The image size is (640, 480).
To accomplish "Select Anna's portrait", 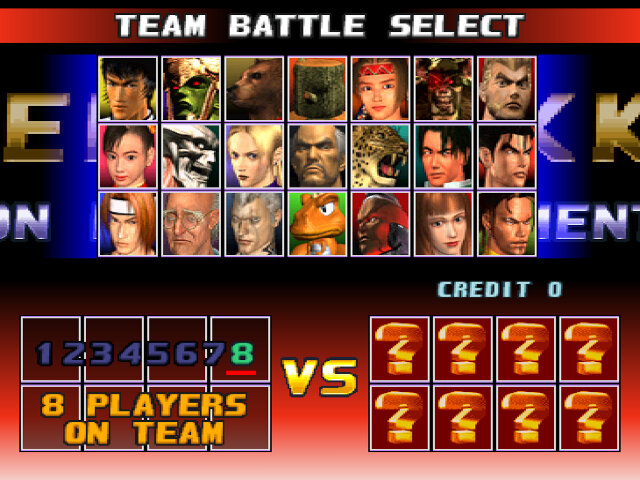I will pos(444,222).
